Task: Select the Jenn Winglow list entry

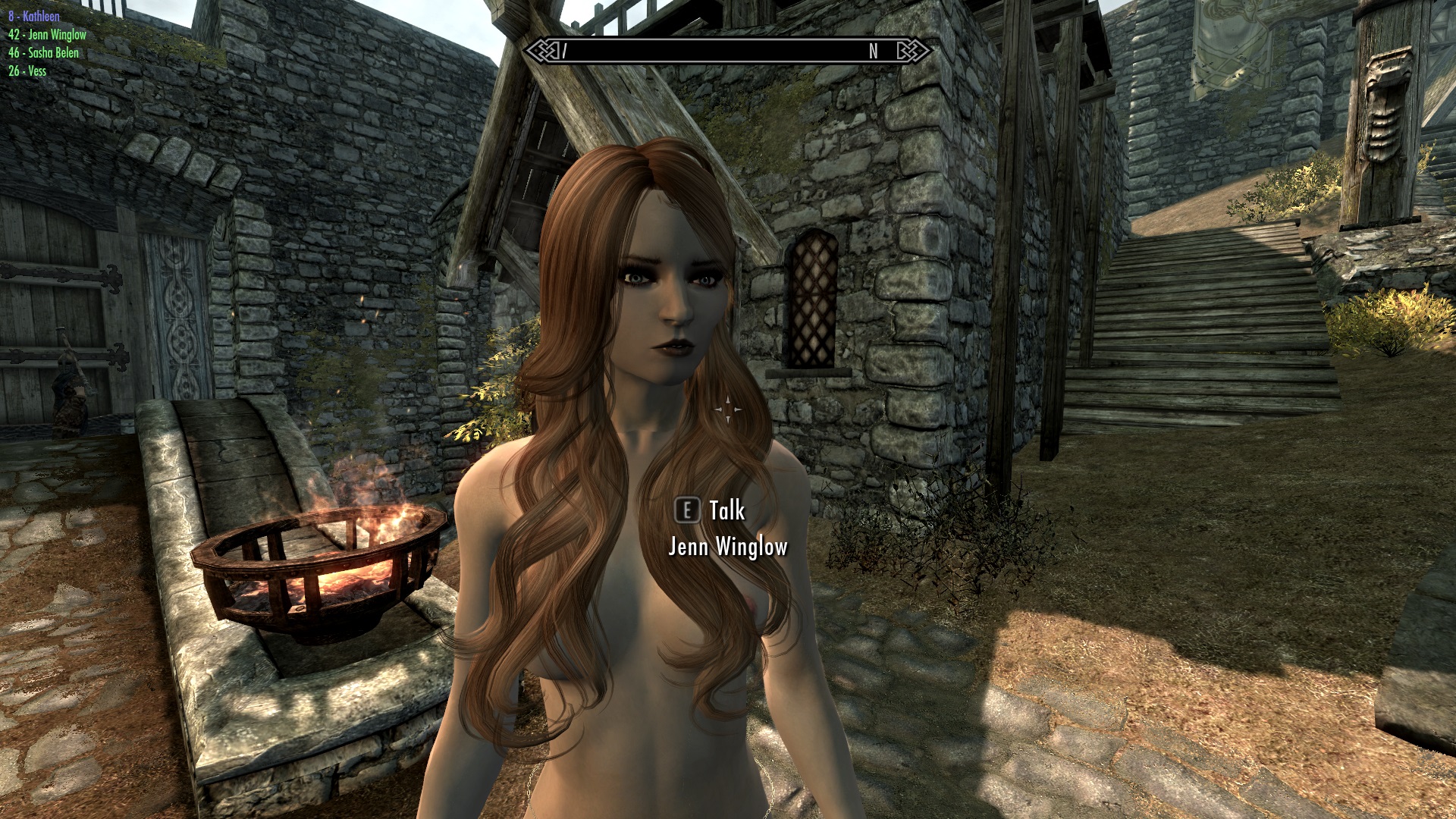Action: [47, 34]
